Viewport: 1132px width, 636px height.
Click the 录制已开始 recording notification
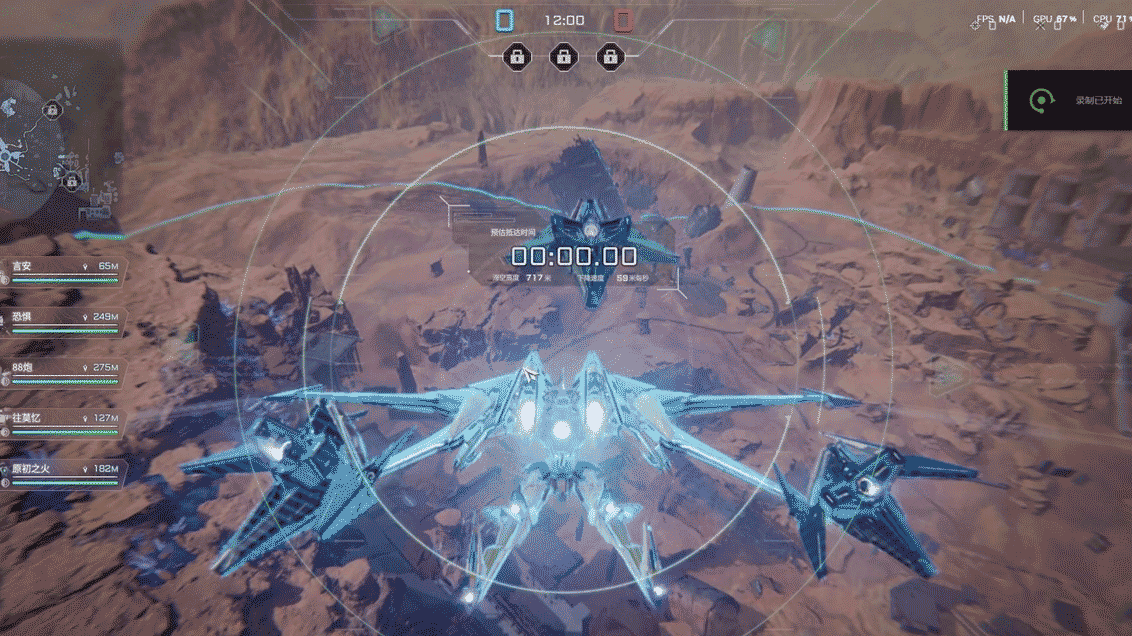click(1068, 100)
